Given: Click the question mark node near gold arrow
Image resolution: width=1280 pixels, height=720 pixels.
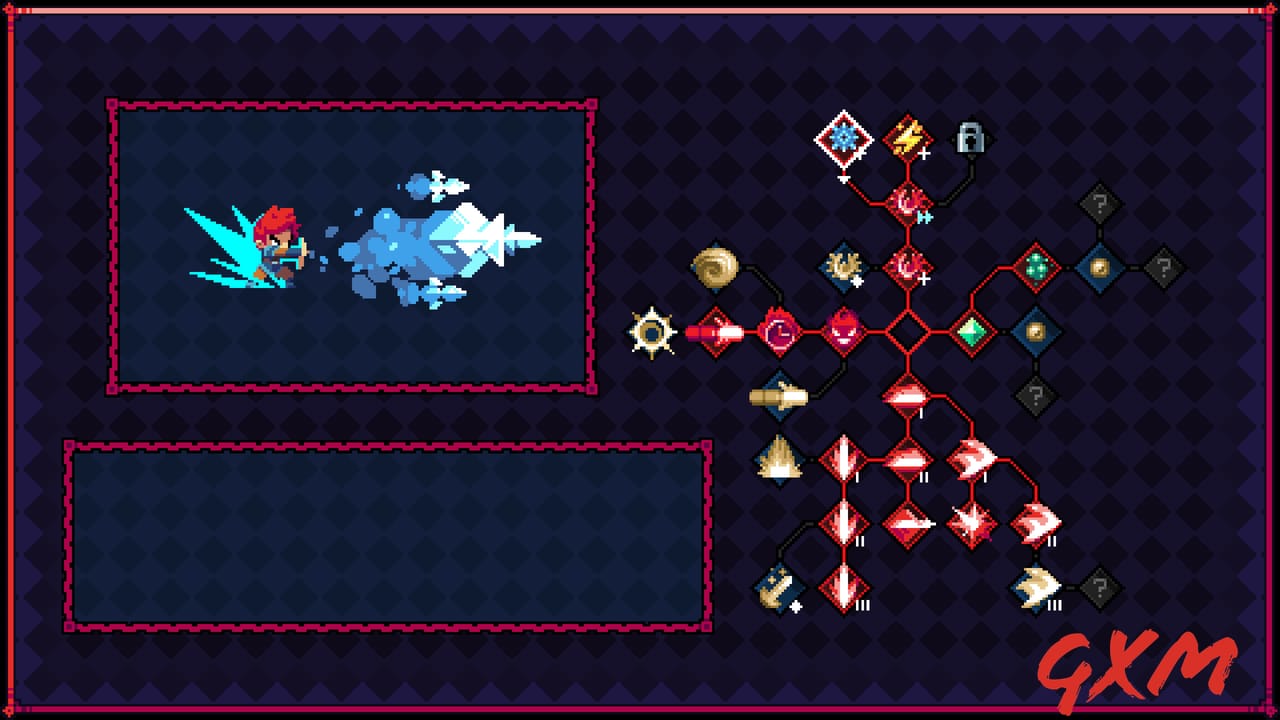Looking at the screenshot, I should [1100, 585].
